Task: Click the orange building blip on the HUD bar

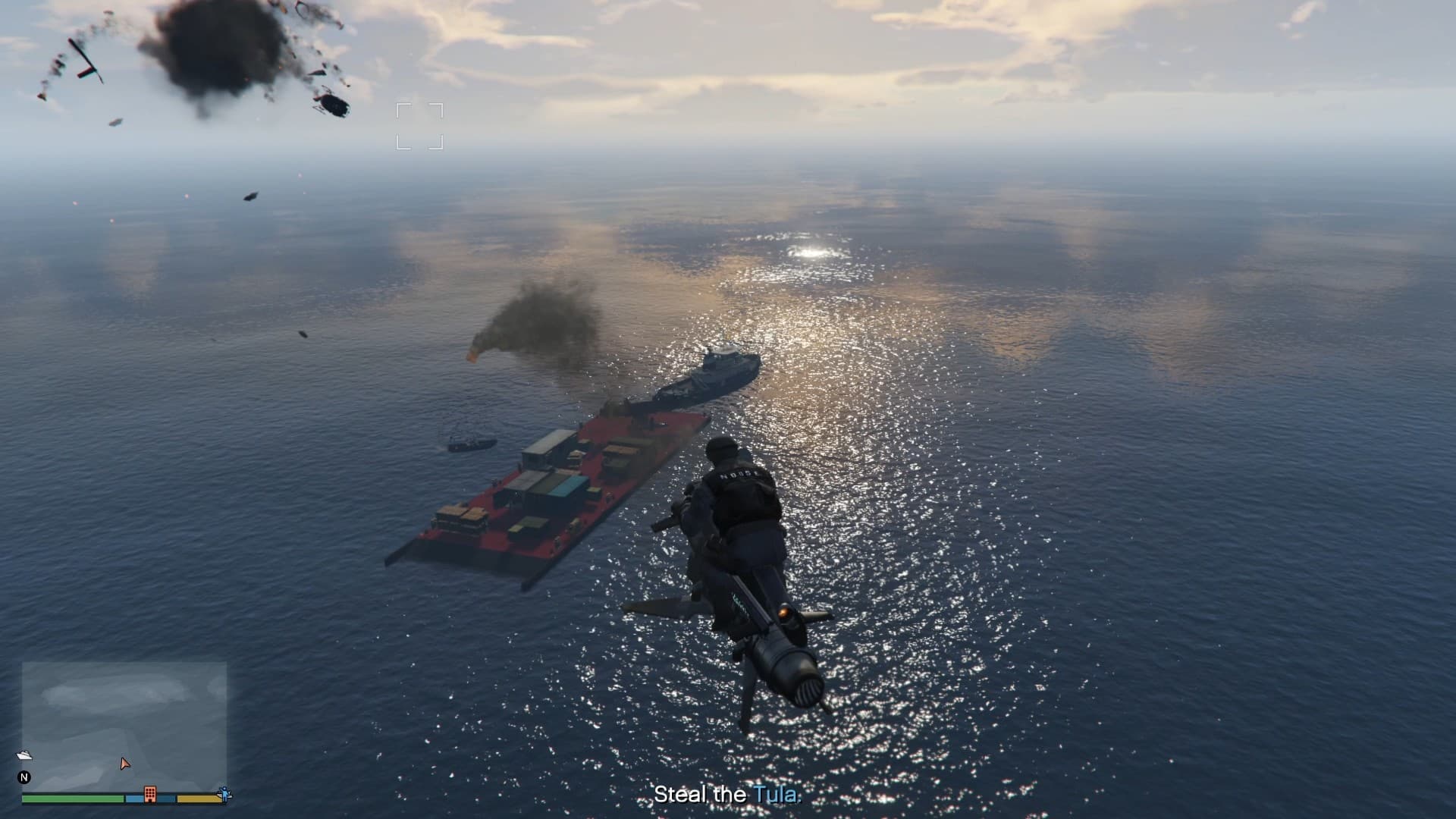Action: tap(150, 794)
